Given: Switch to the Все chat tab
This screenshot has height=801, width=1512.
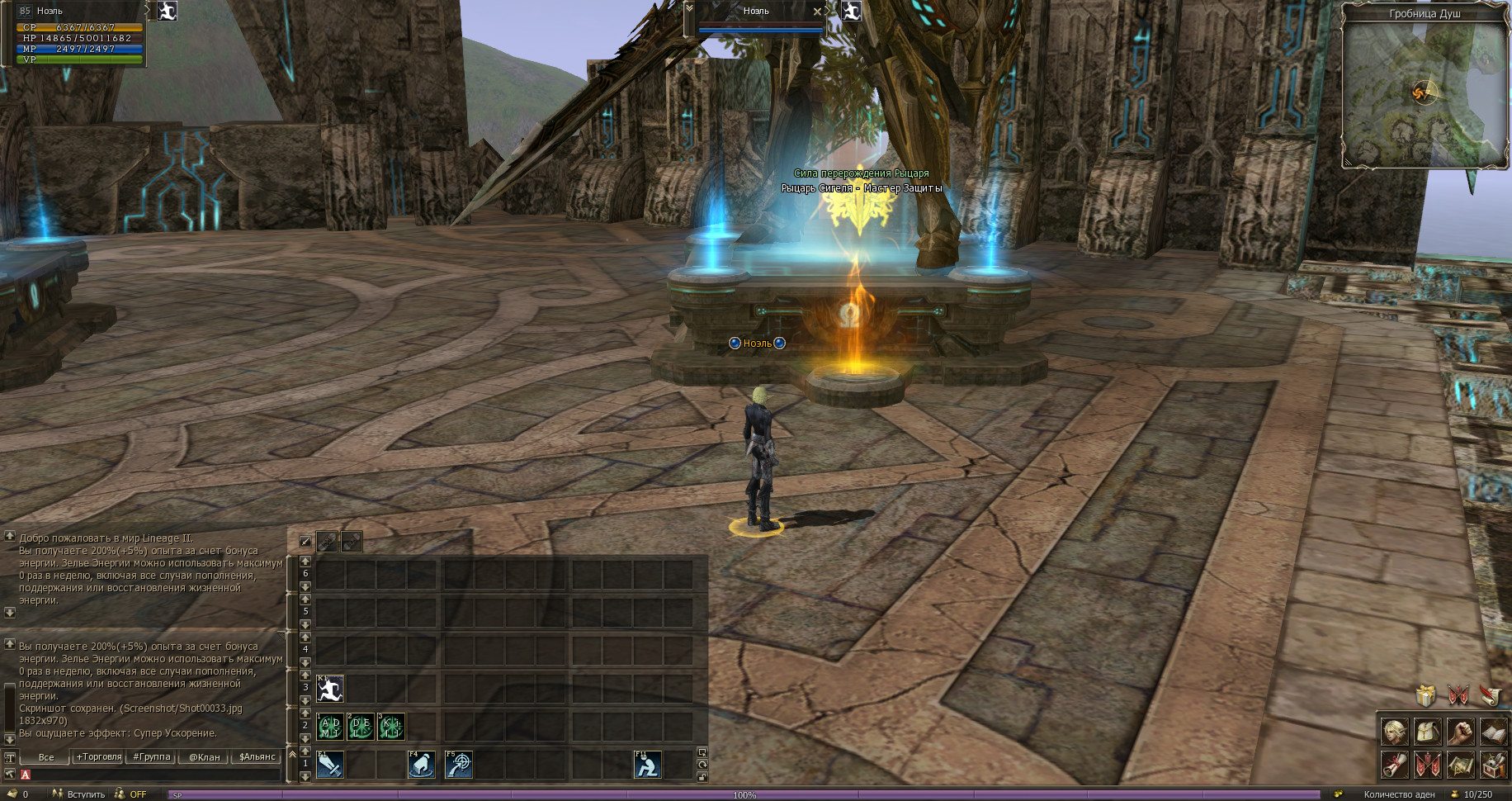Looking at the screenshot, I should pos(46,756).
